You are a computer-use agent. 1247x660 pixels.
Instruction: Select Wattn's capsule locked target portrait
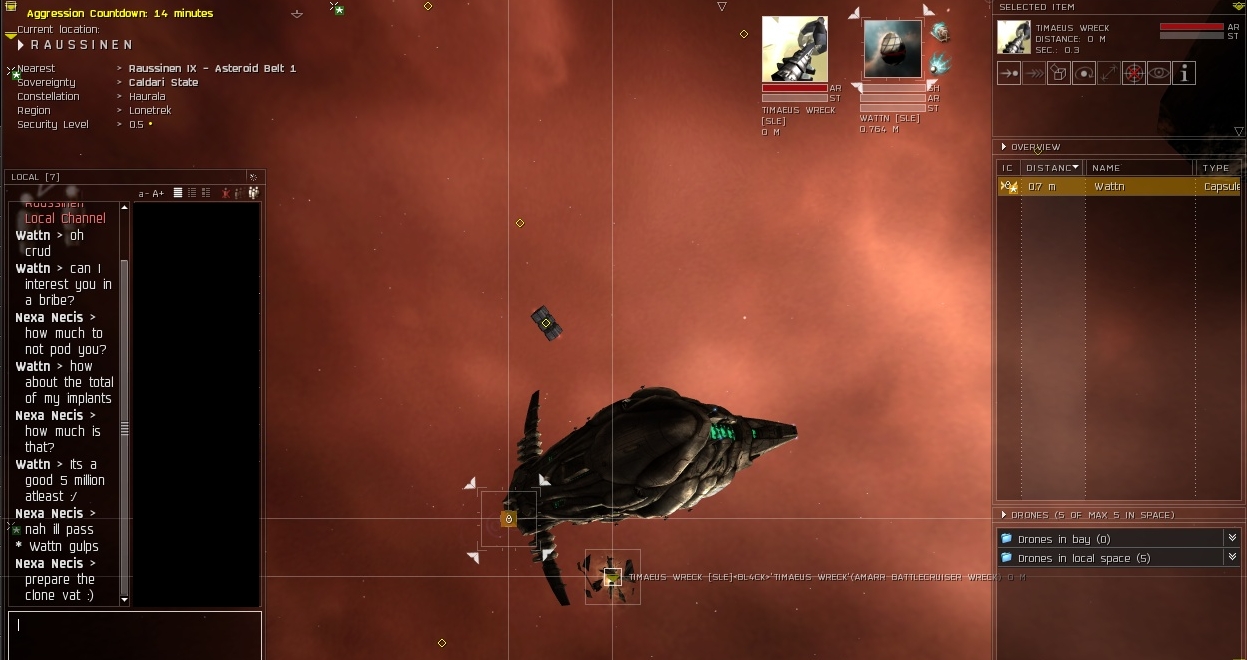(892, 49)
